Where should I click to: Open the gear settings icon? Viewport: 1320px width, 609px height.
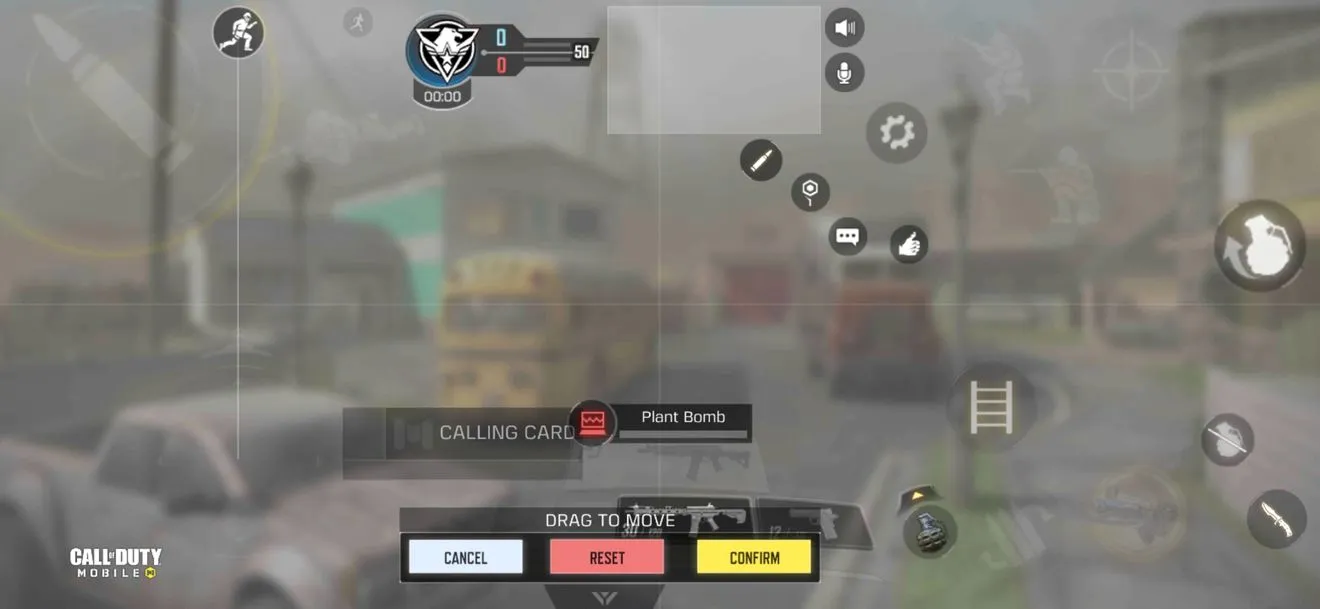coord(896,132)
